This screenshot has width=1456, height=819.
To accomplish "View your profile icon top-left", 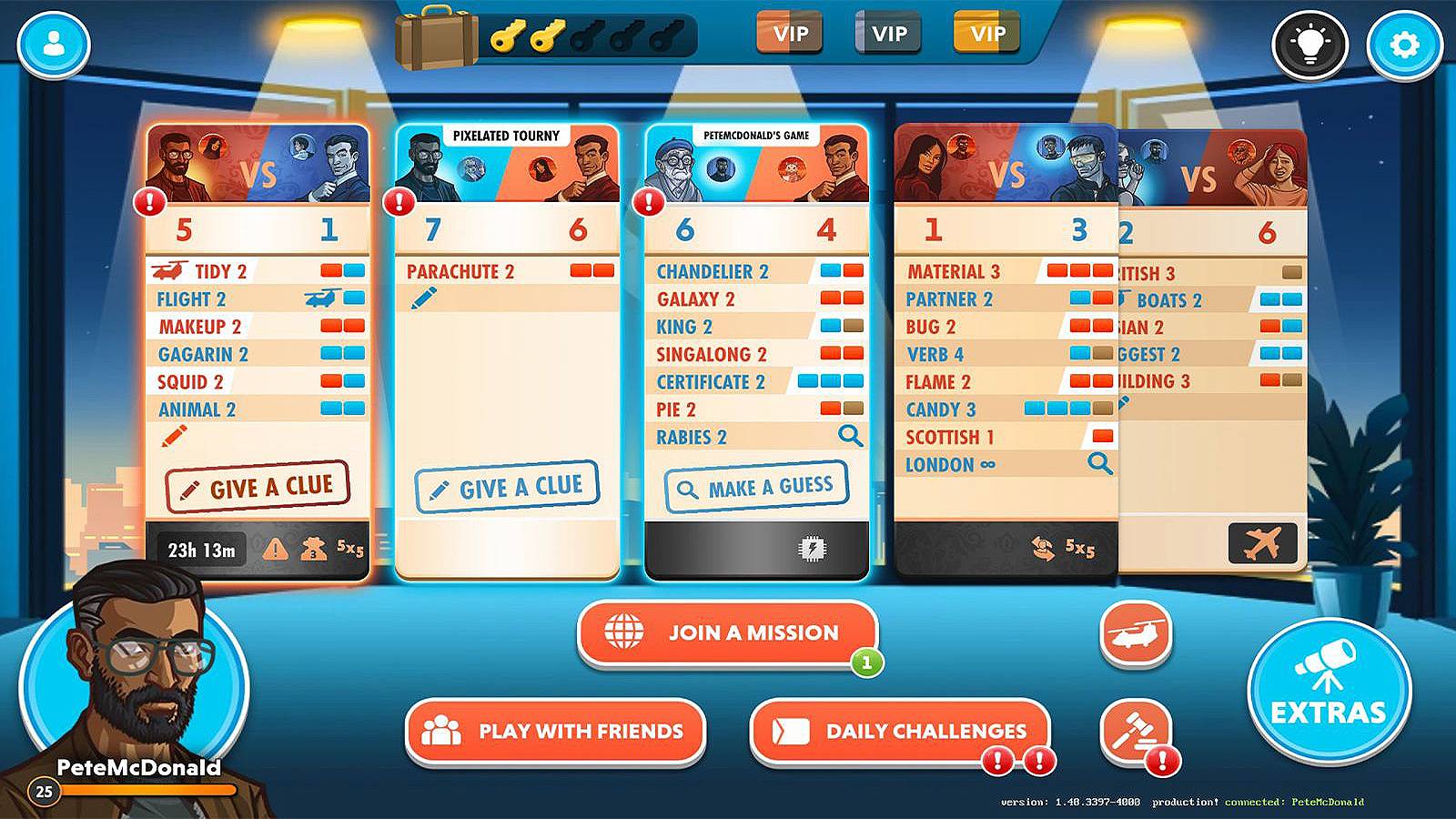I will point(52,41).
